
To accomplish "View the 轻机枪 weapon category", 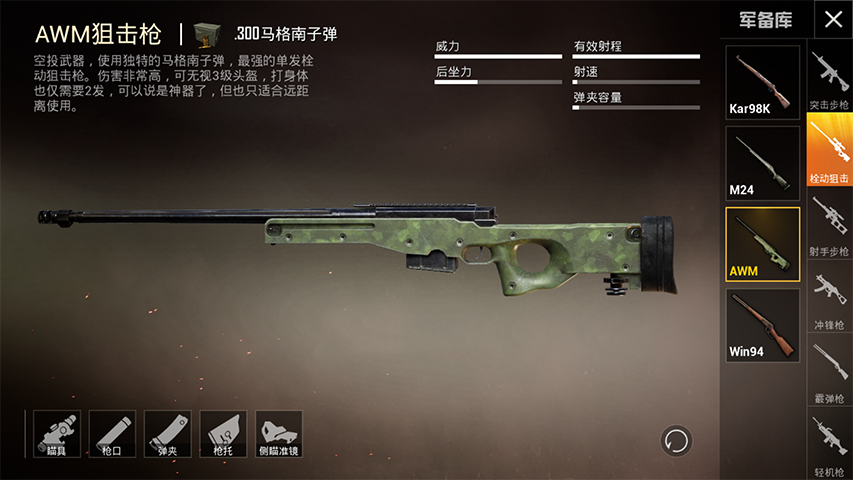I will click(x=829, y=446).
